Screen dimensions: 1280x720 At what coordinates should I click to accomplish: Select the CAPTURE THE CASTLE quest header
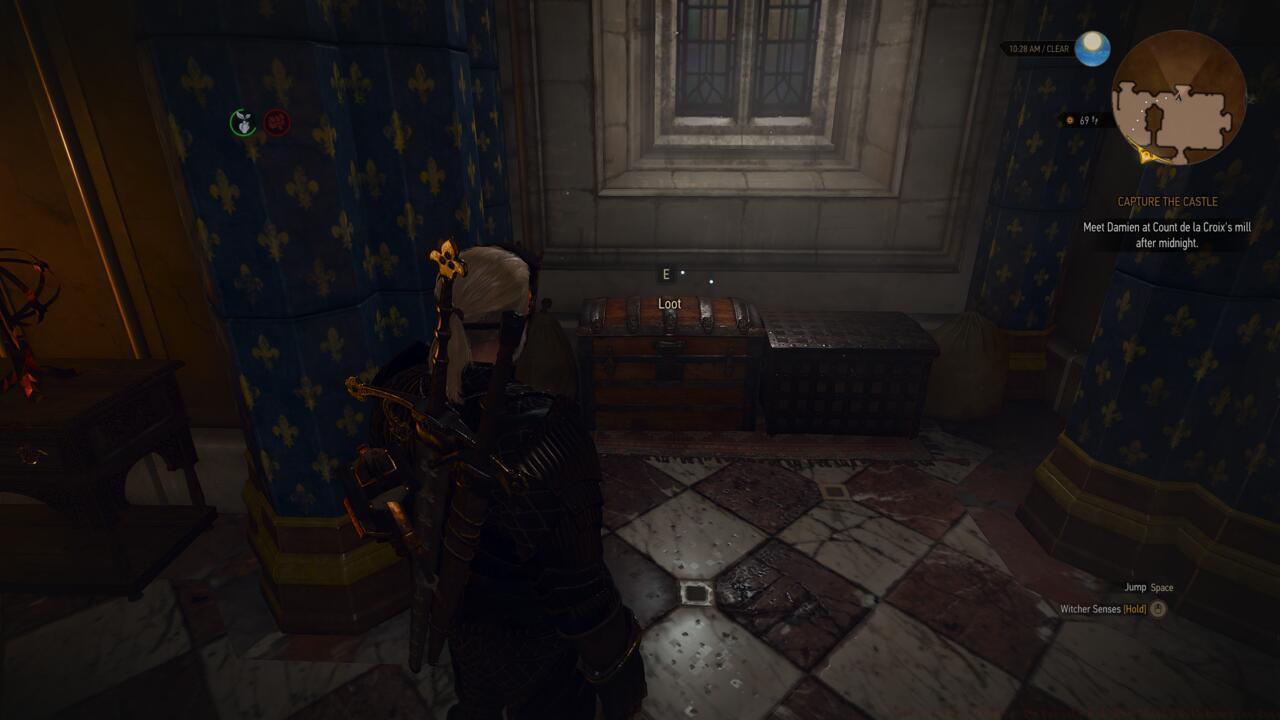tap(1167, 201)
